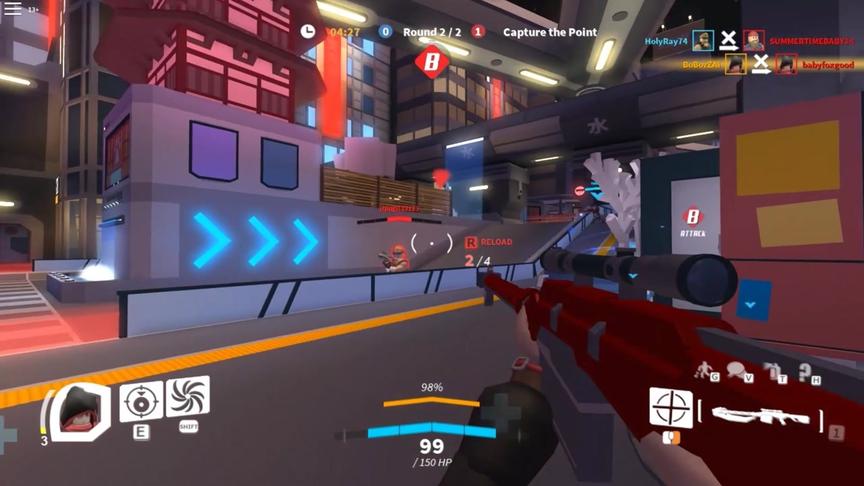
Task: Open the emote running-figure icon
Action: (x=704, y=371)
